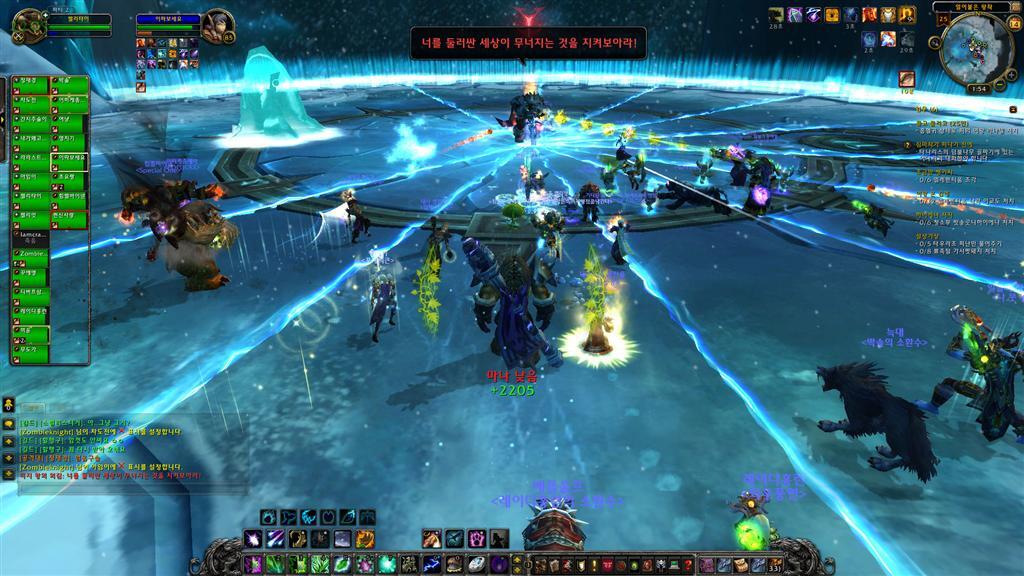This screenshot has width=1024, height=576.
Task: Activate the purple orb ability slot
Action: click(497, 565)
